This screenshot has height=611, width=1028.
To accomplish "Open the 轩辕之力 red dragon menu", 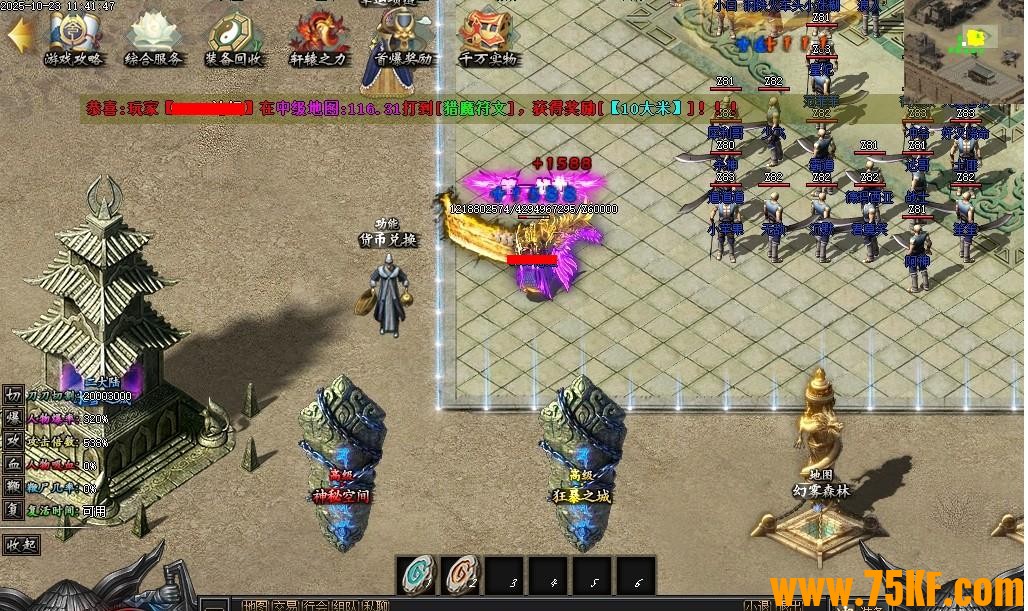I will tap(318, 38).
